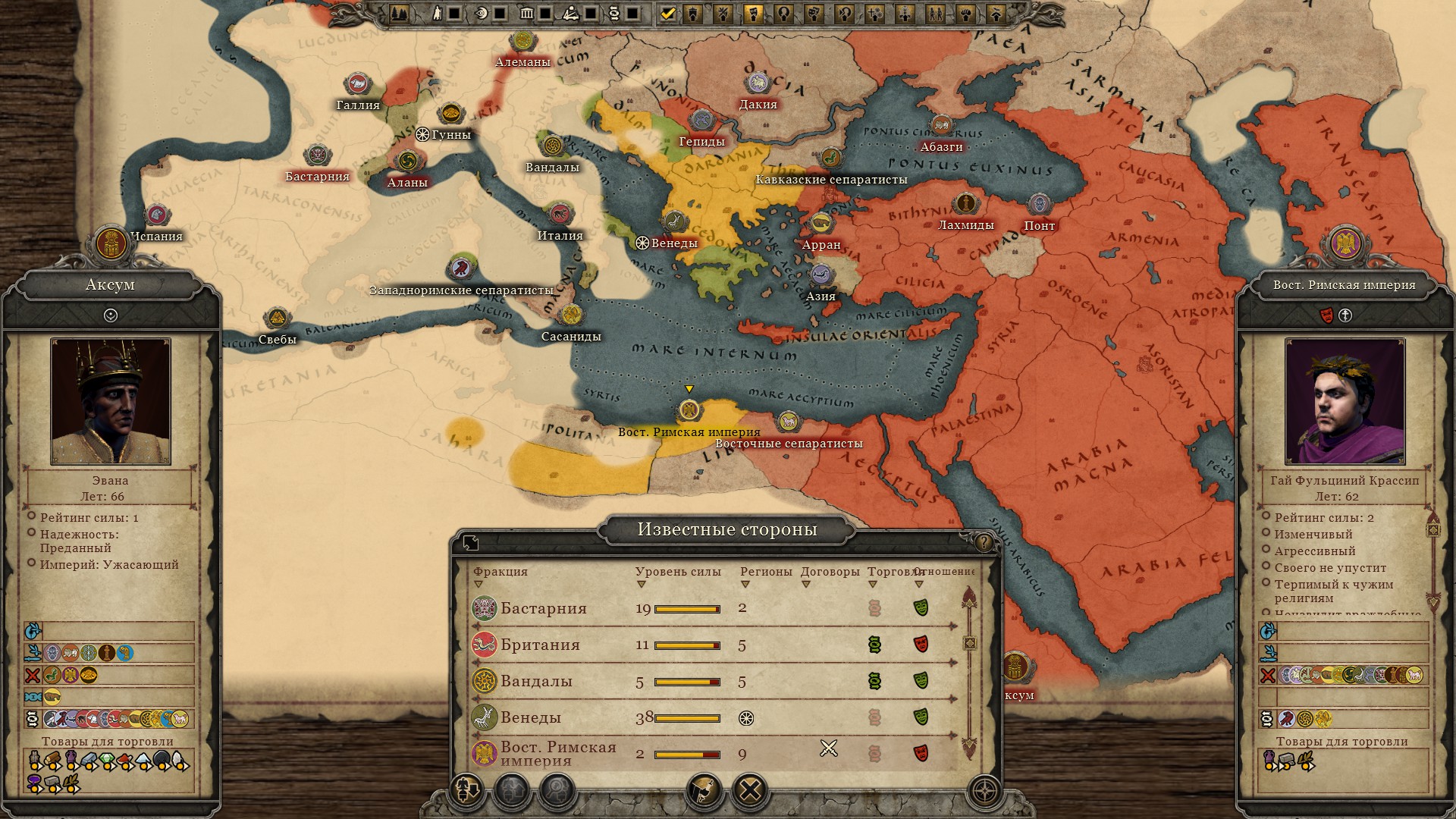1456x819 pixels.
Task: Click the Дакия faction marker on the map
Action: point(758,84)
